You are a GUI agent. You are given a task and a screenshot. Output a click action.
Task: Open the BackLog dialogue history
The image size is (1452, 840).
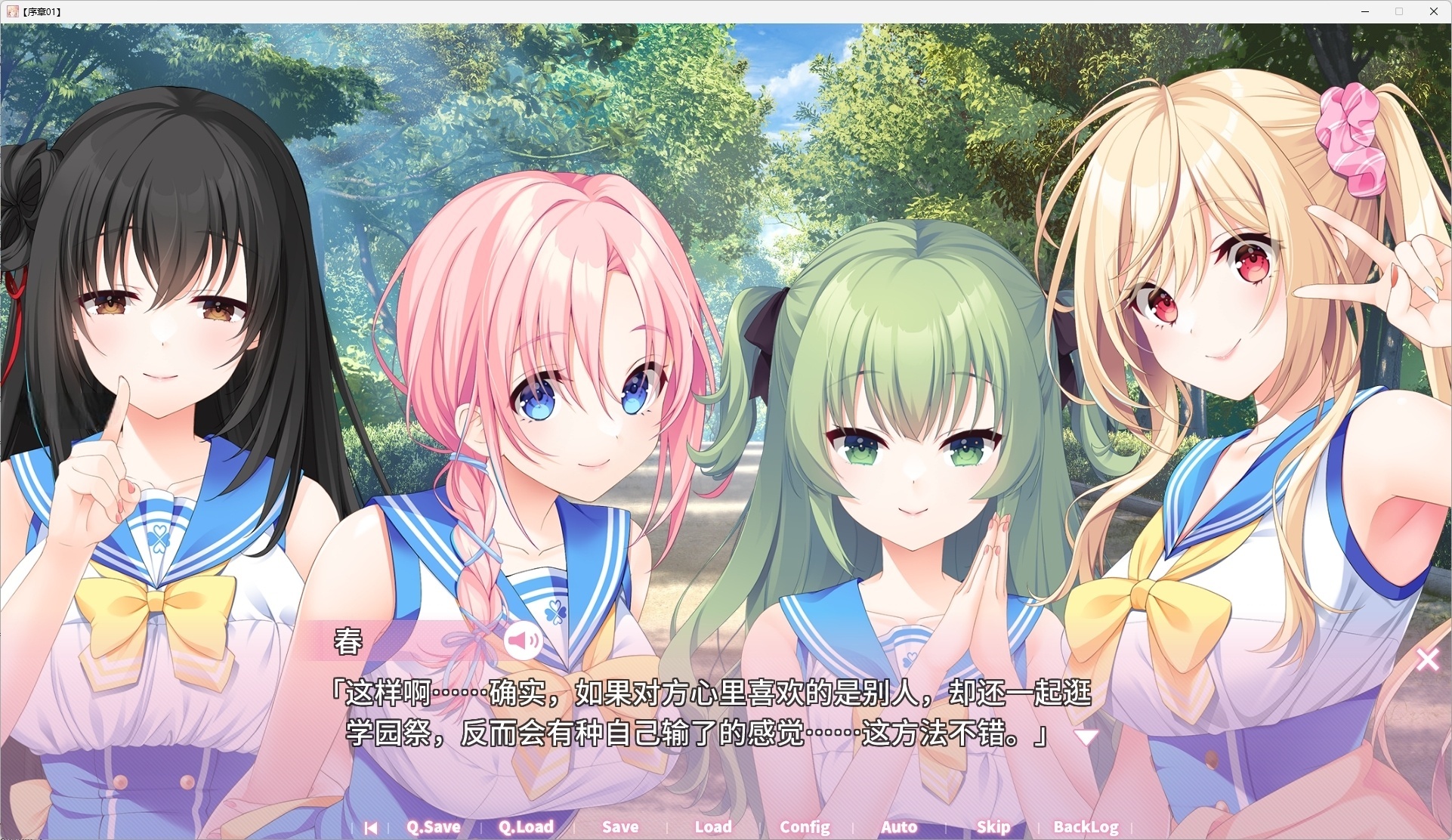[1086, 827]
